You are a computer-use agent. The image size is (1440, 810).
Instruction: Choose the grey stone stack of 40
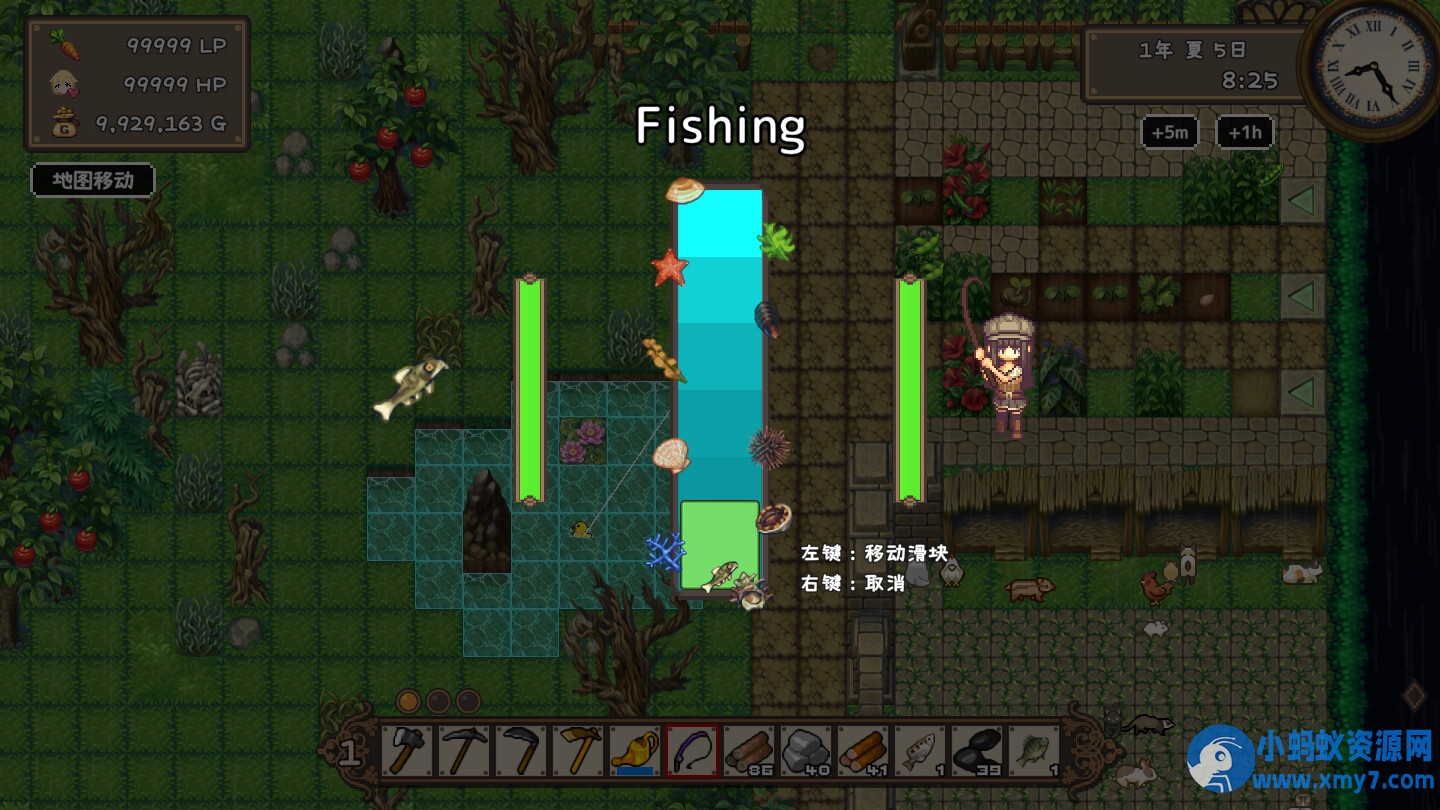coord(806,750)
